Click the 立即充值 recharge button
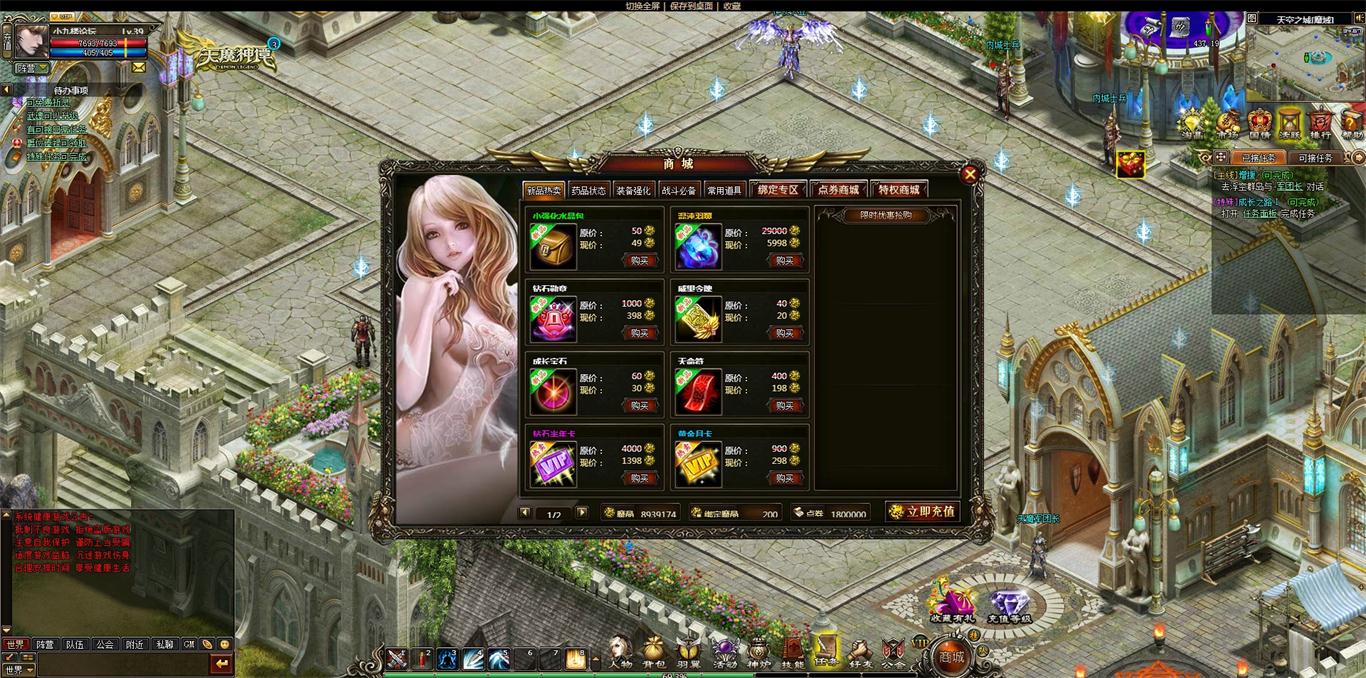 [x=922, y=512]
